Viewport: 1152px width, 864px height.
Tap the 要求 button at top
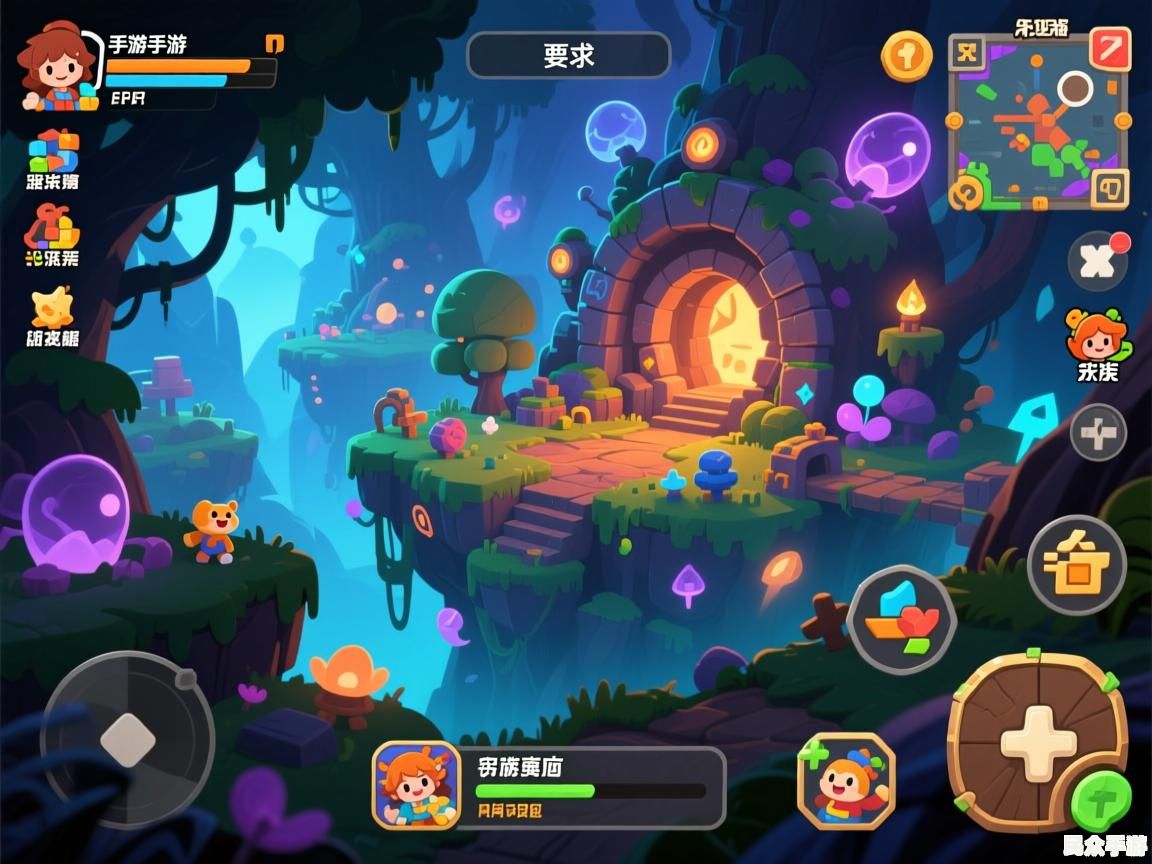[568, 56]
